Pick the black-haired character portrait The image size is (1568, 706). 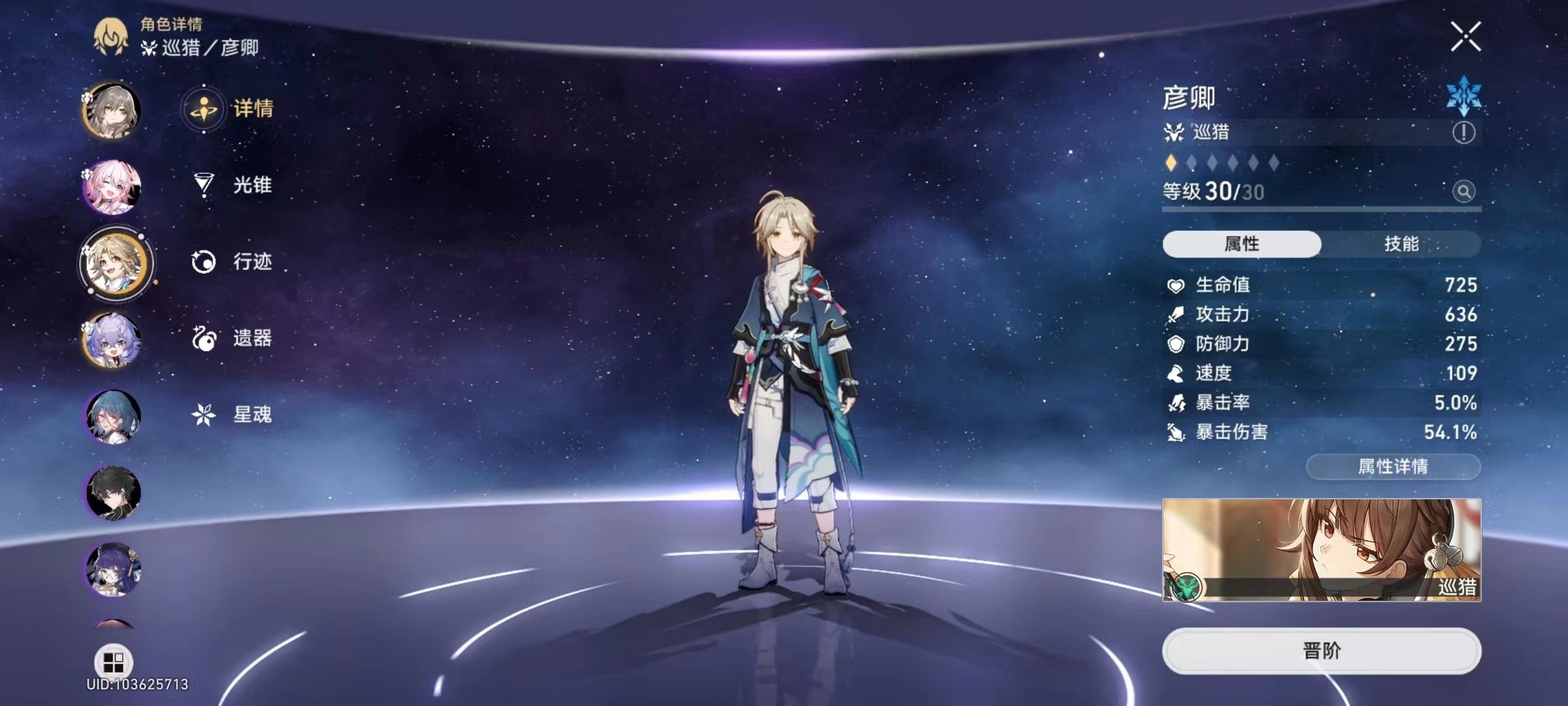tap(112, 493)
